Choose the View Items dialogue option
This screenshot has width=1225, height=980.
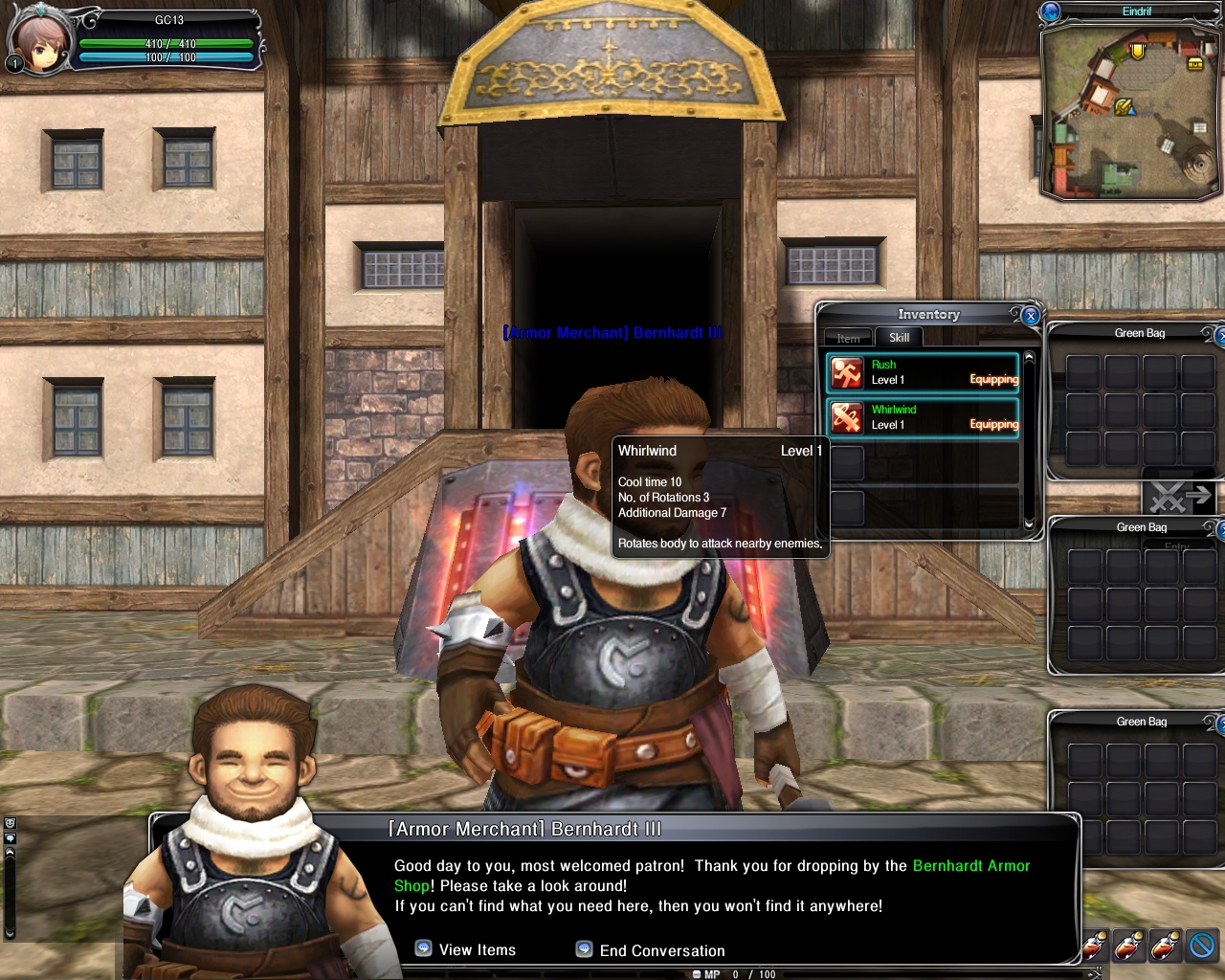click(x=466, y=949)
